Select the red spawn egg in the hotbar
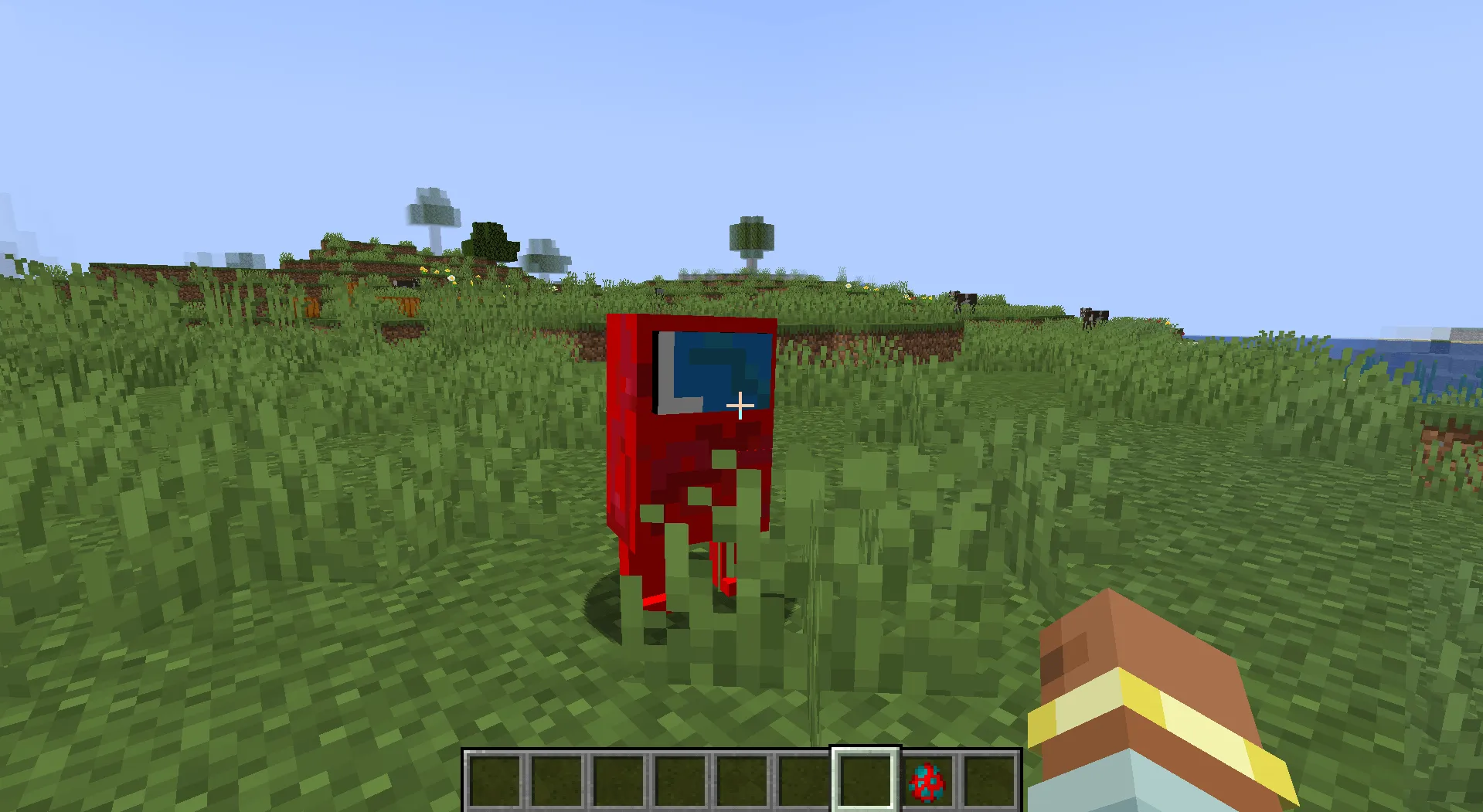 click(929, 783)
